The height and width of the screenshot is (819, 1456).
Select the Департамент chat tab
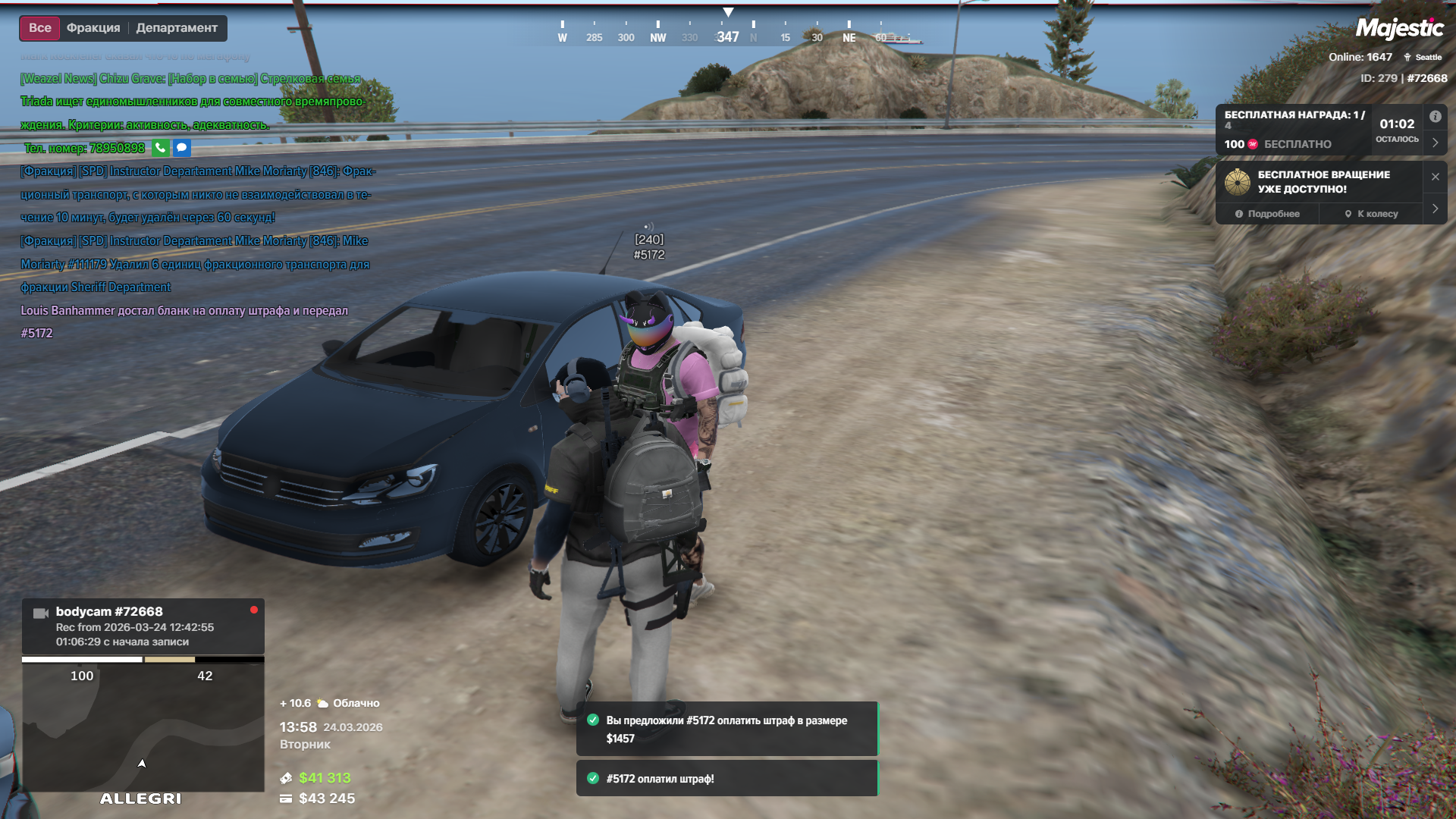click(x=177, y=28)
